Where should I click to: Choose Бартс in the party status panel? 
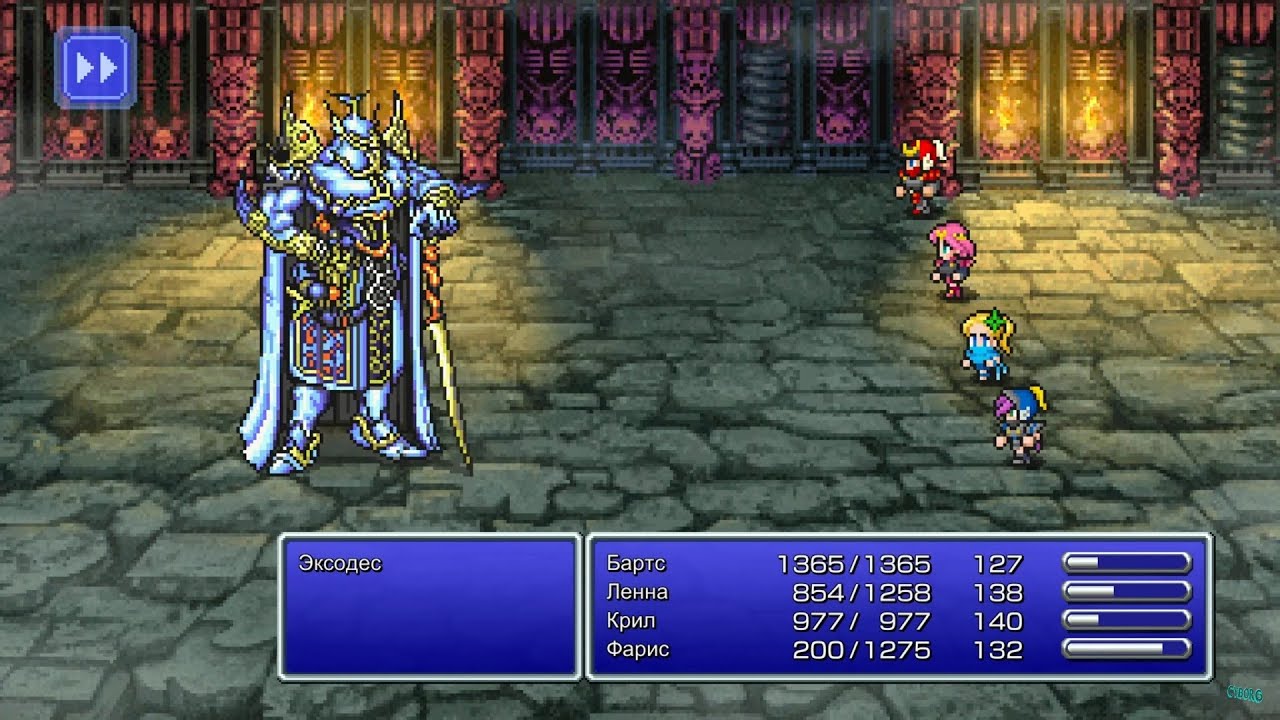coord(636,564)
